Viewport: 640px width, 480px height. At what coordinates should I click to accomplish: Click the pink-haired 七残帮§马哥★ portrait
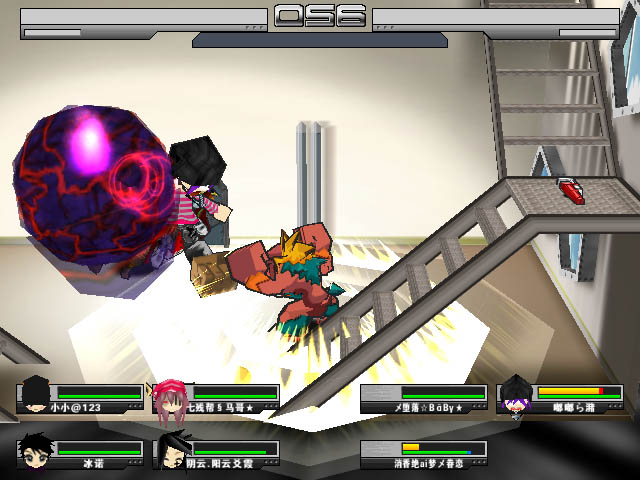point(171,396)
